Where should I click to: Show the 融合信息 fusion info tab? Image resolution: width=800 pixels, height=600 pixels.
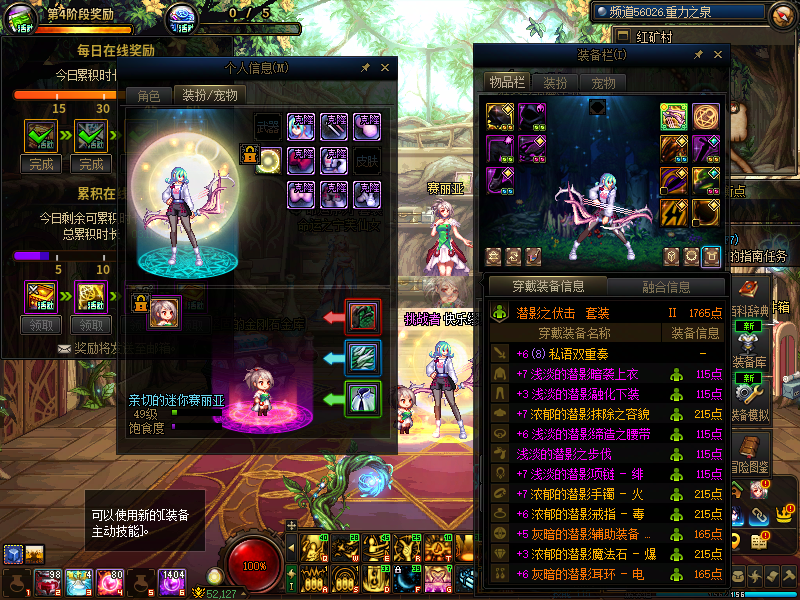[x=665, y=287]
